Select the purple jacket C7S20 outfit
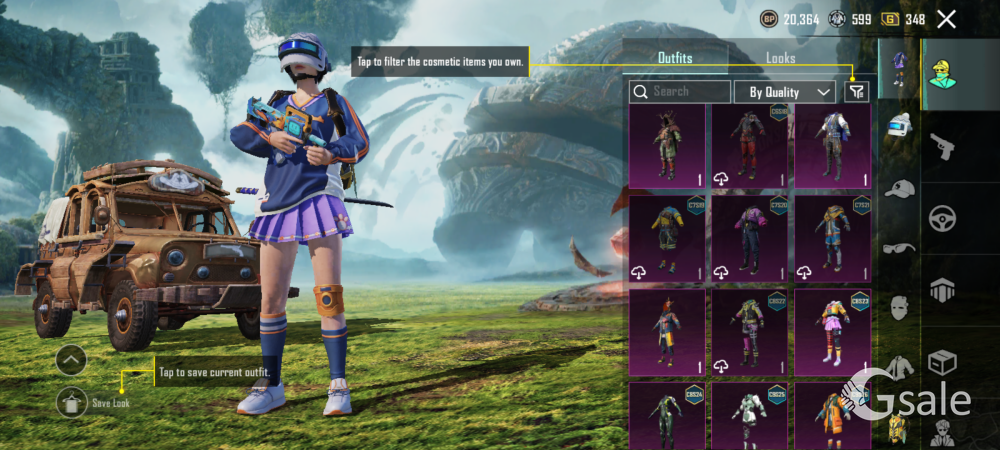Image resolution: width=1000 pixels, height=450 pixels. [749, 238]
